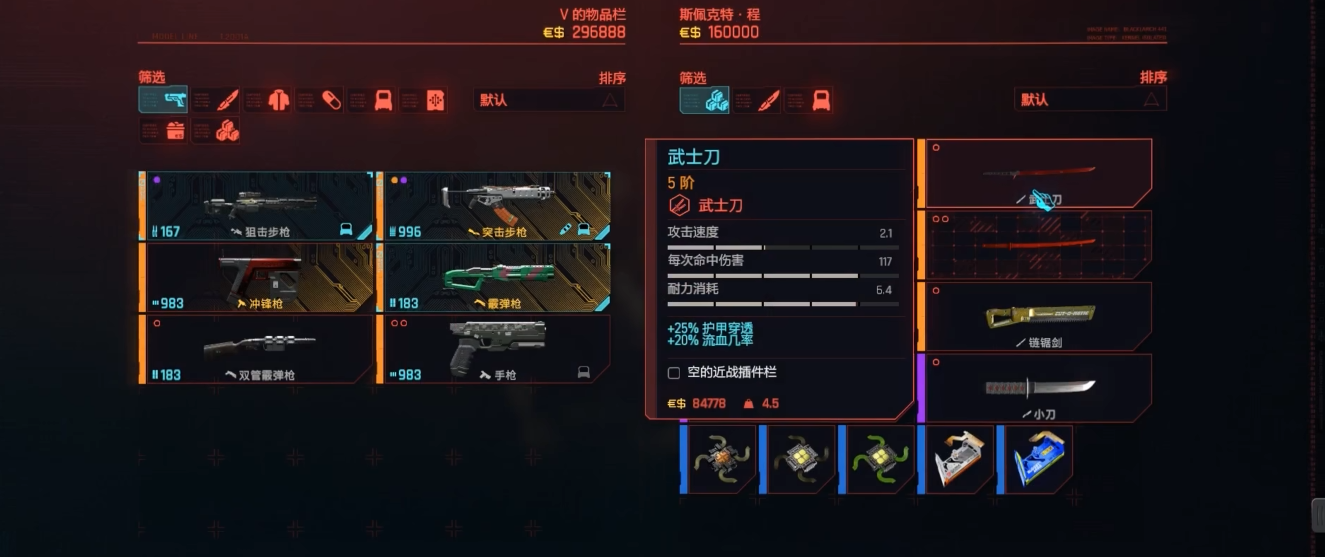Filter vendor stock by vehicle icon

click(x=809, y=100)
